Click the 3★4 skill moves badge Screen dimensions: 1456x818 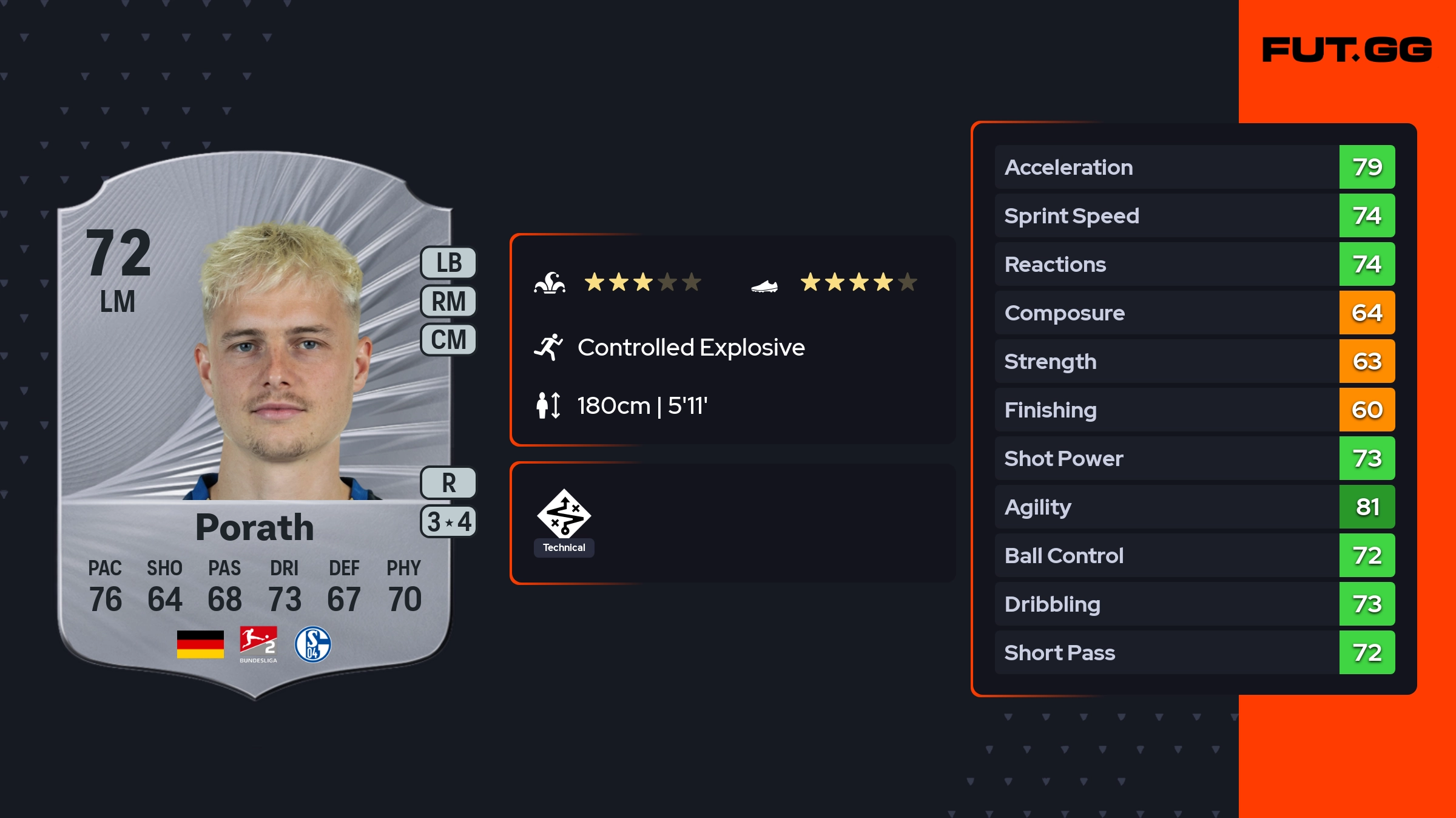[x=449, y=522]
